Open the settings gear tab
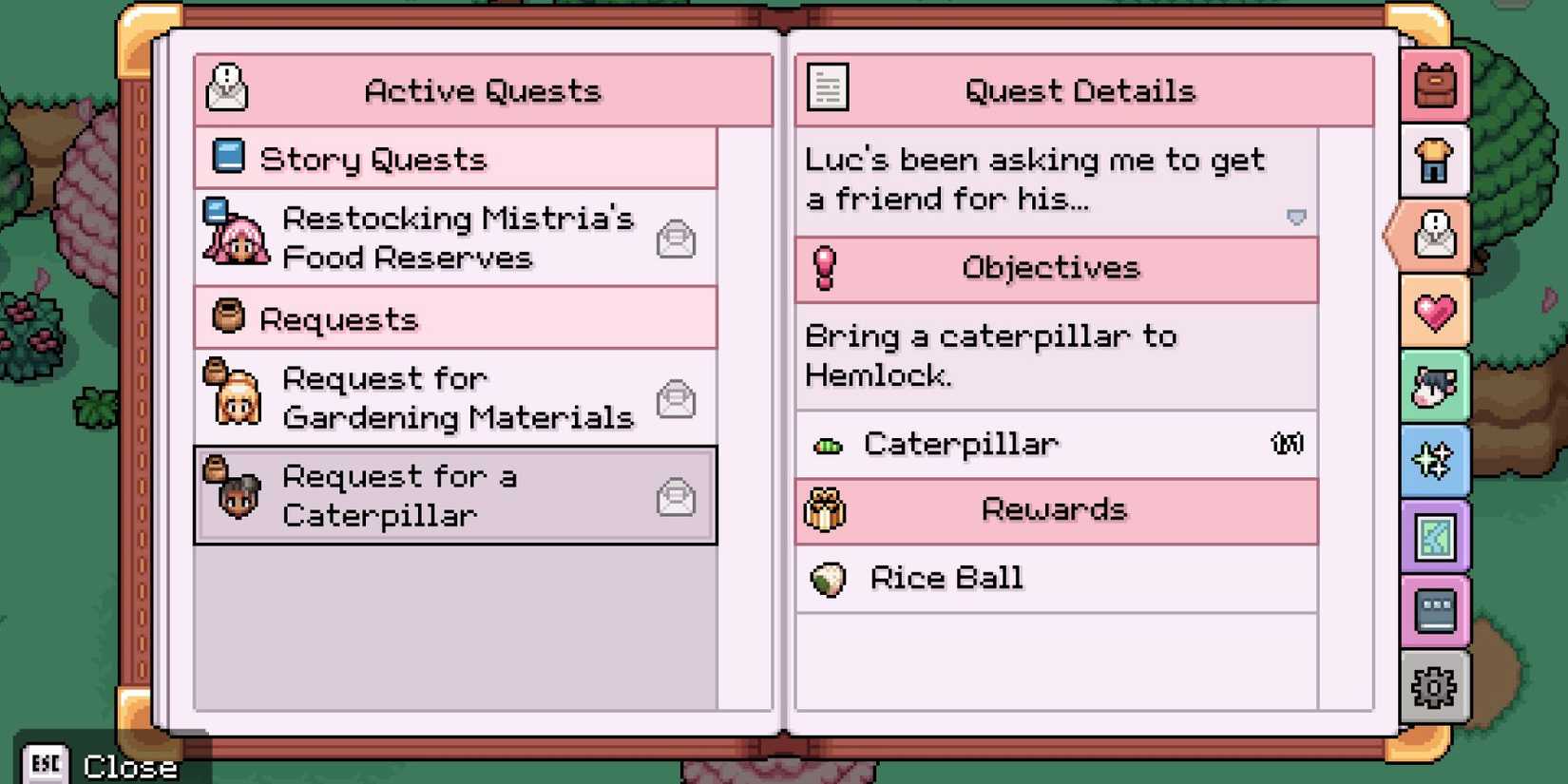Viewport: 1568px width, 784px height. click(1435, 685)
